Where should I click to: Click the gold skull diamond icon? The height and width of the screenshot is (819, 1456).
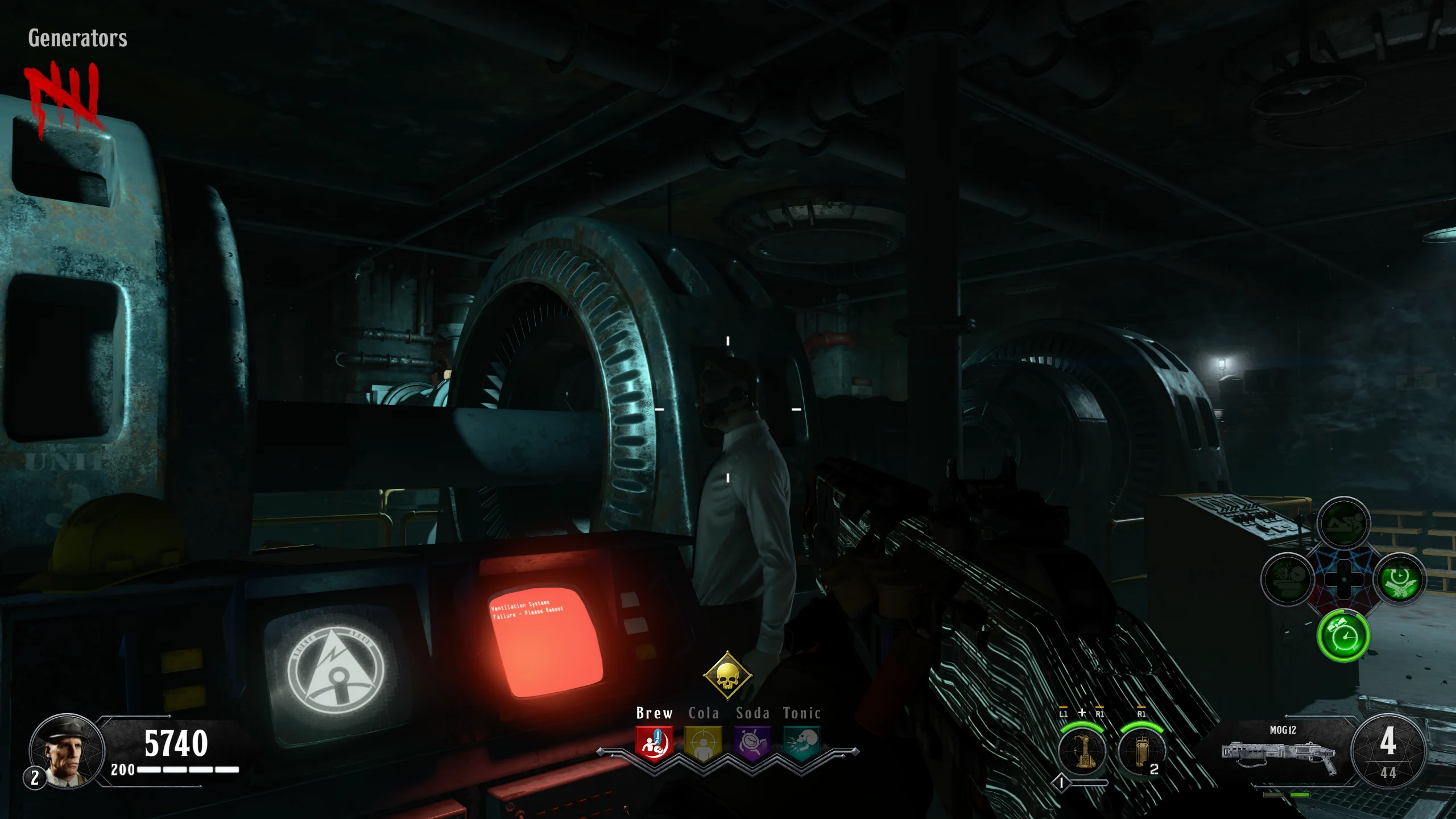pos(727,676)
